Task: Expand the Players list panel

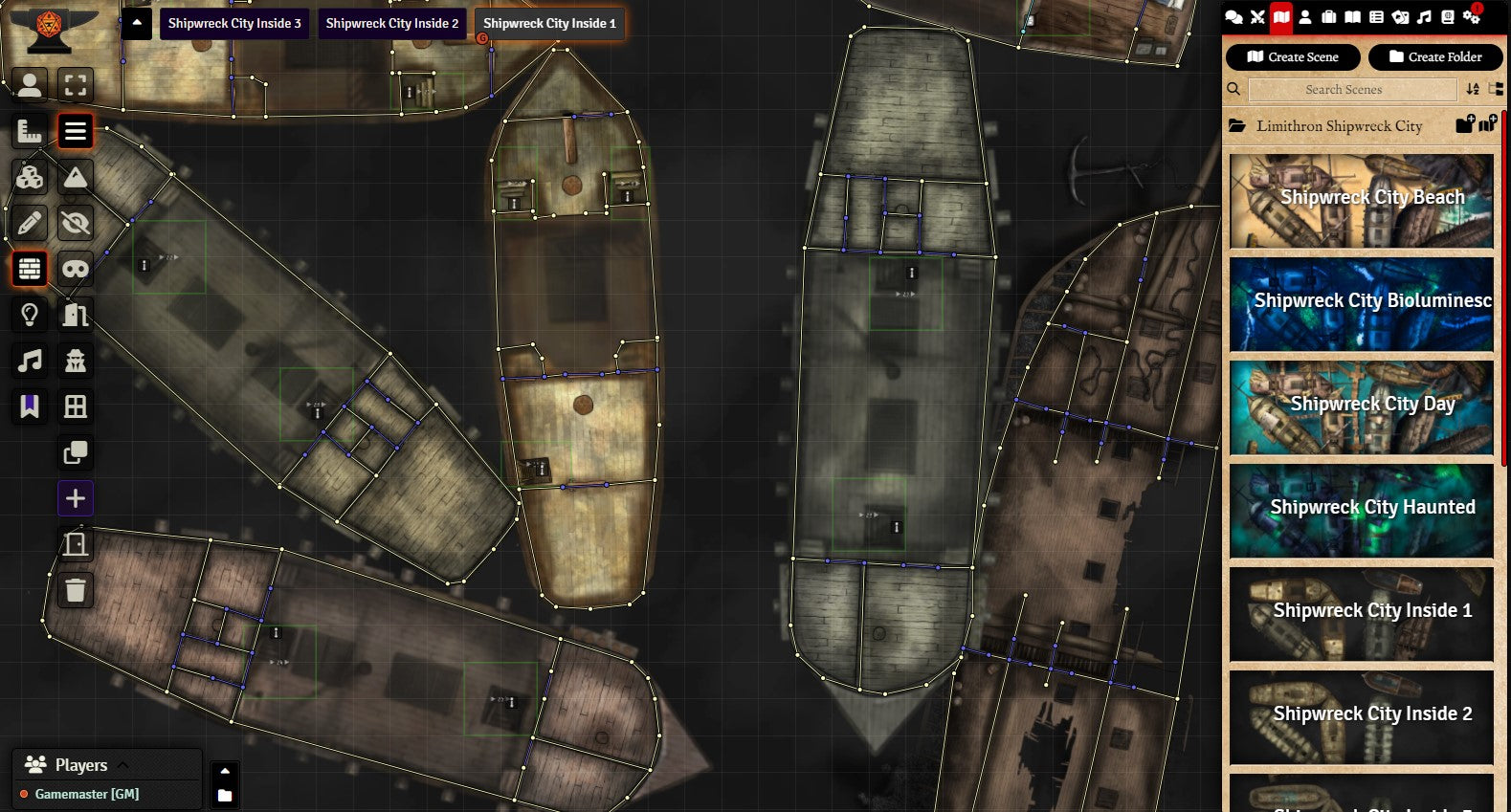Action: click(x=122, y=764)
